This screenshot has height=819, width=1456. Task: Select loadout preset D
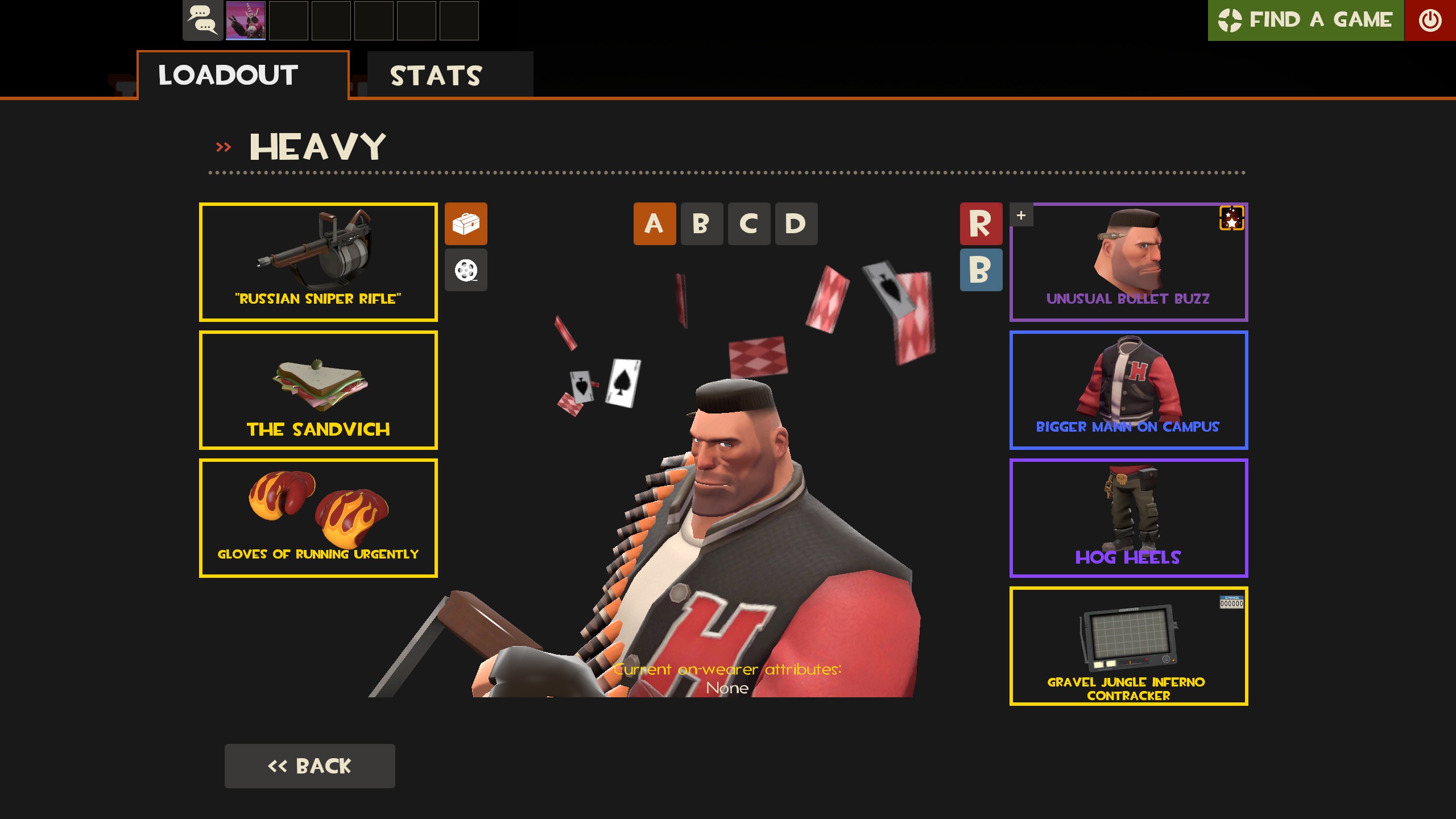click(795, 224)
